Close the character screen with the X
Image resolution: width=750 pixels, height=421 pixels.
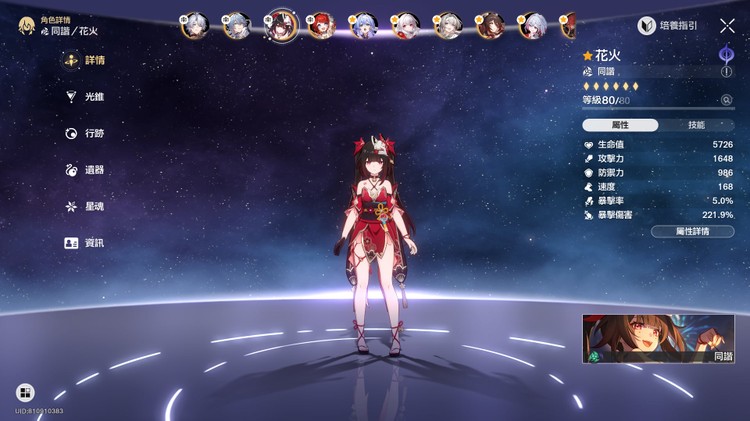tap(727, 26)
